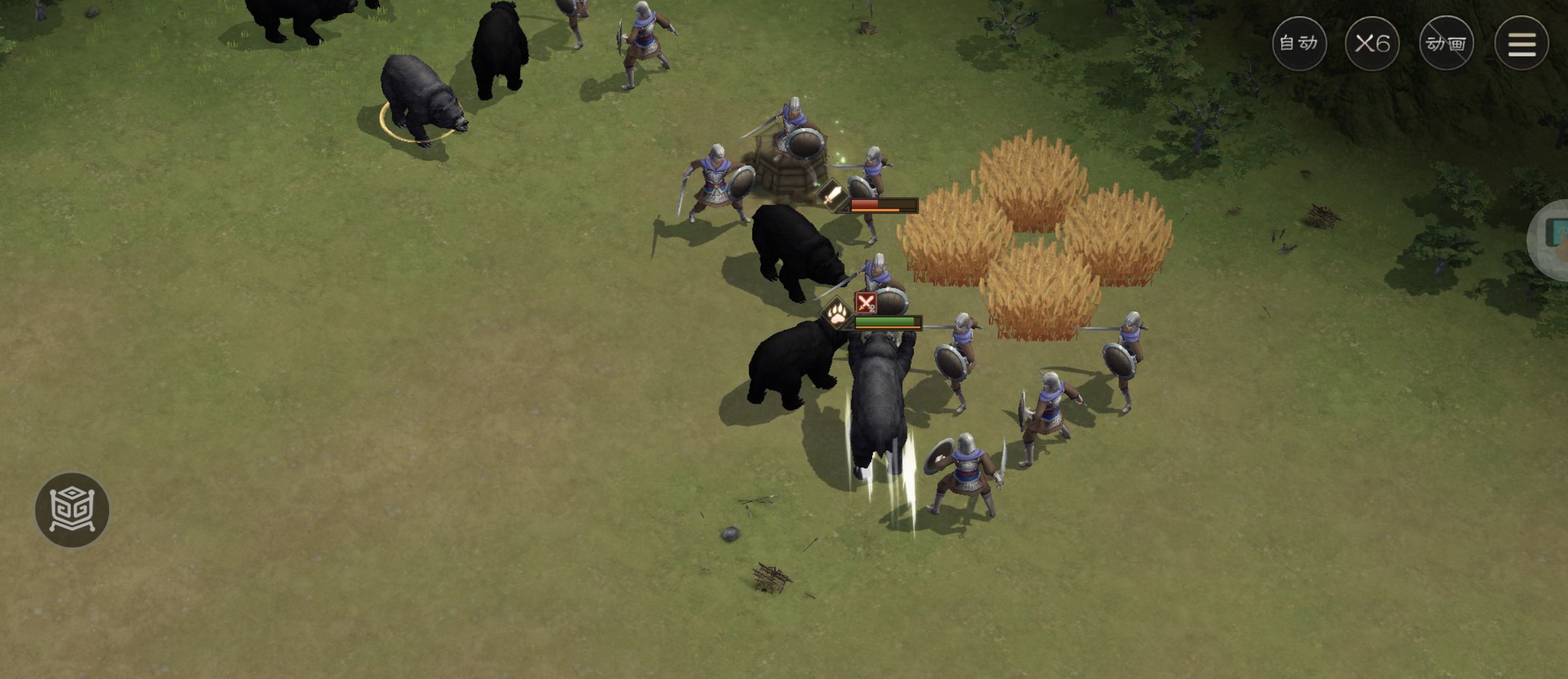Toggle the 动画 animation button

pos(1446,44)
